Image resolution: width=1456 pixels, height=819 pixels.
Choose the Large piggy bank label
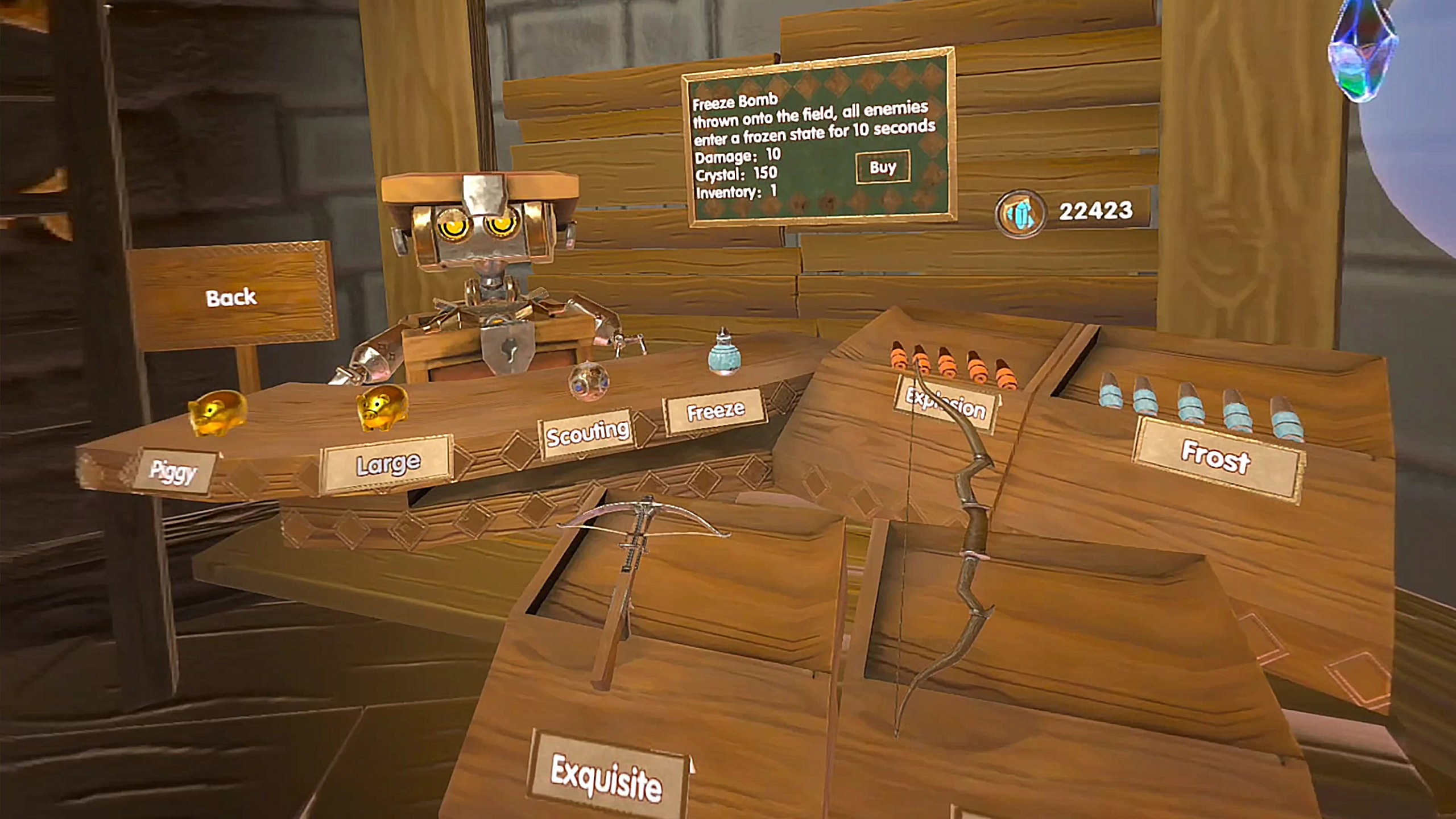[x=388, y=465]
